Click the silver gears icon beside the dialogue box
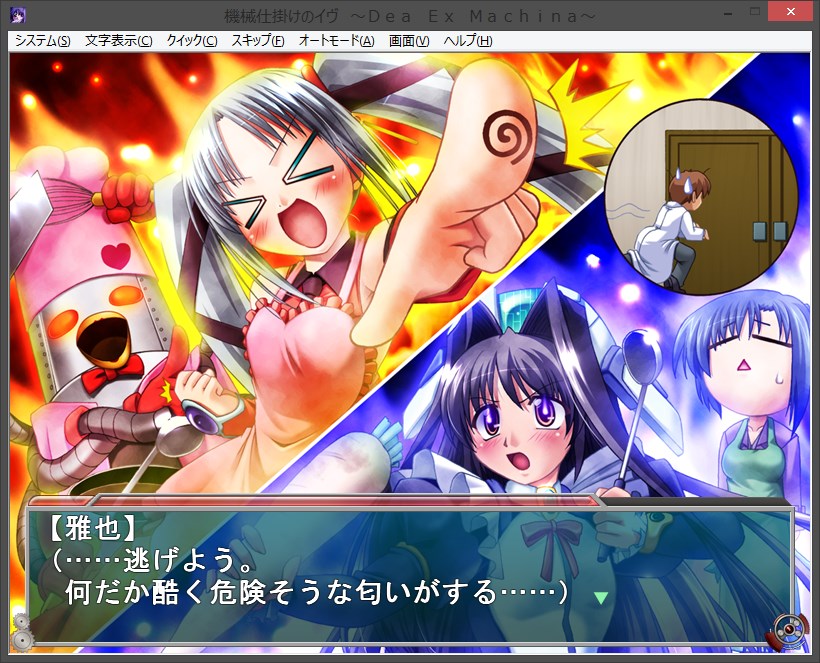The width and height of the screenshot is (820, 663). [x=20, y=630]
